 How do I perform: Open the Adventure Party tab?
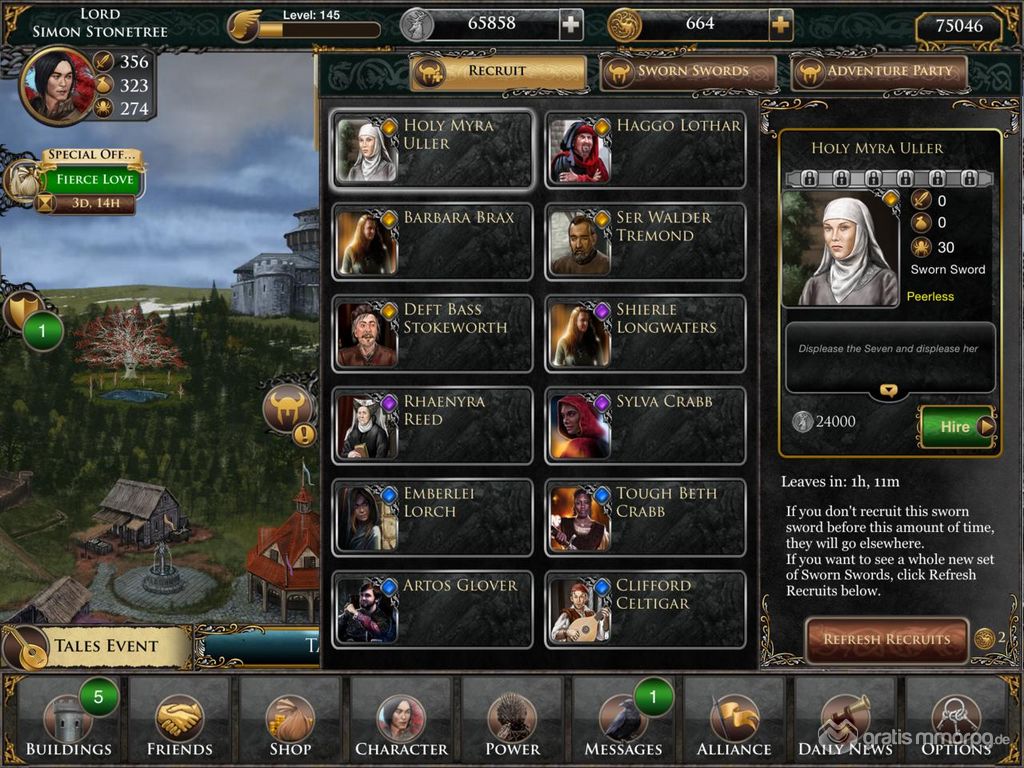click(879, 71)
